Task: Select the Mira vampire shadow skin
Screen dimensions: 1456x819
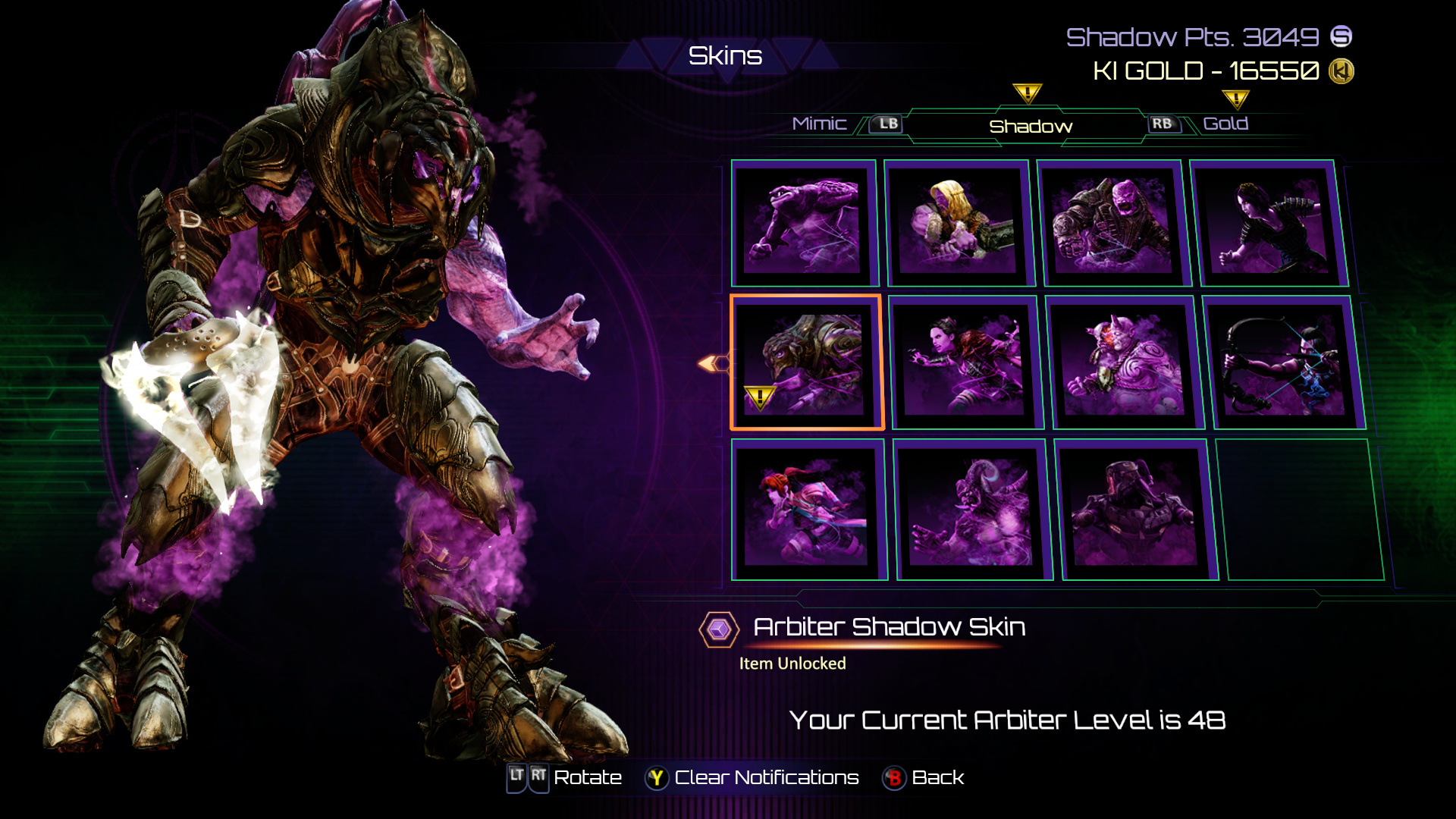Action: click(x=965, y=362)
